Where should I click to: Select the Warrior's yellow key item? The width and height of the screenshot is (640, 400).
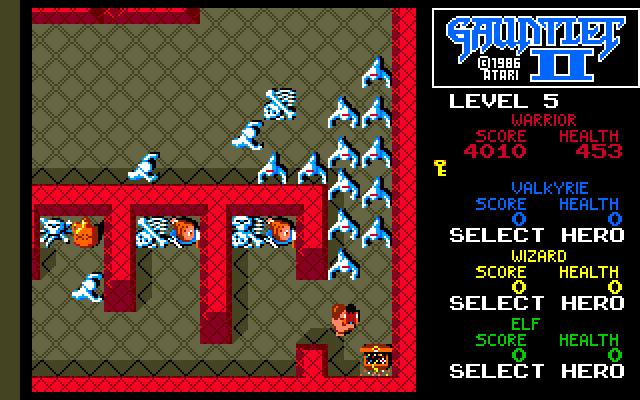pyautogui.click(x=440, y=166)
